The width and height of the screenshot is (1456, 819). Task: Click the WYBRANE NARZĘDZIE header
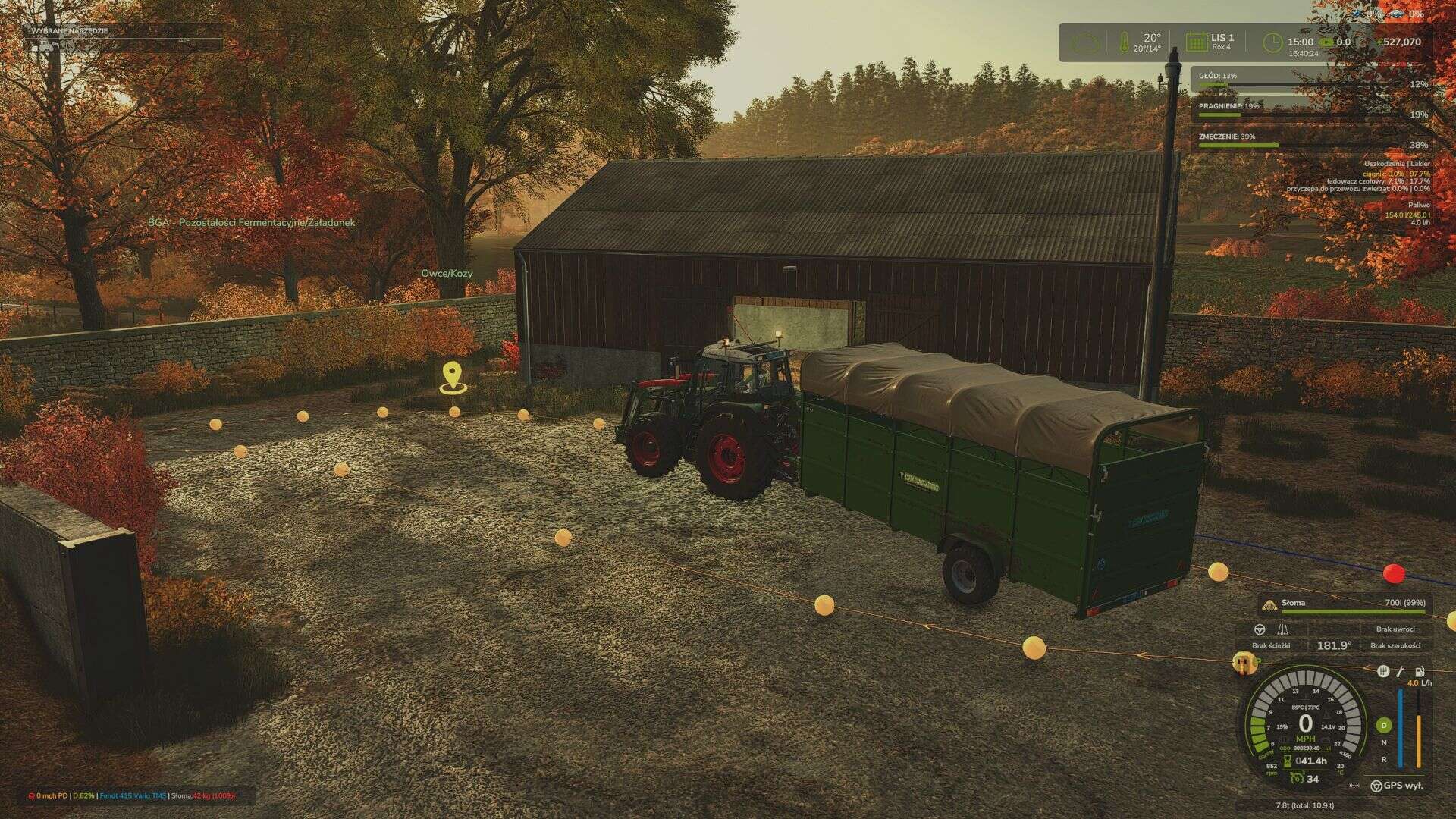click(69, 32)
